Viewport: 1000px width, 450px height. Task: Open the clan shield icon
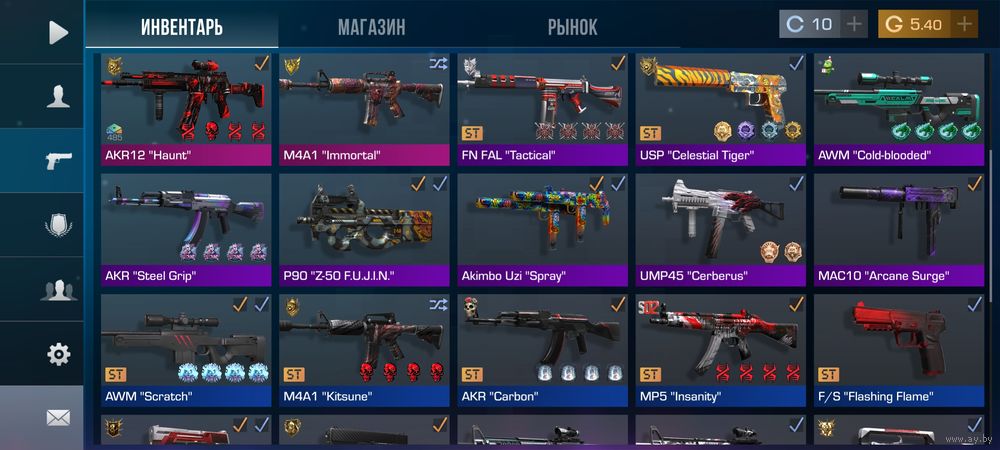(x=58, y=226)
